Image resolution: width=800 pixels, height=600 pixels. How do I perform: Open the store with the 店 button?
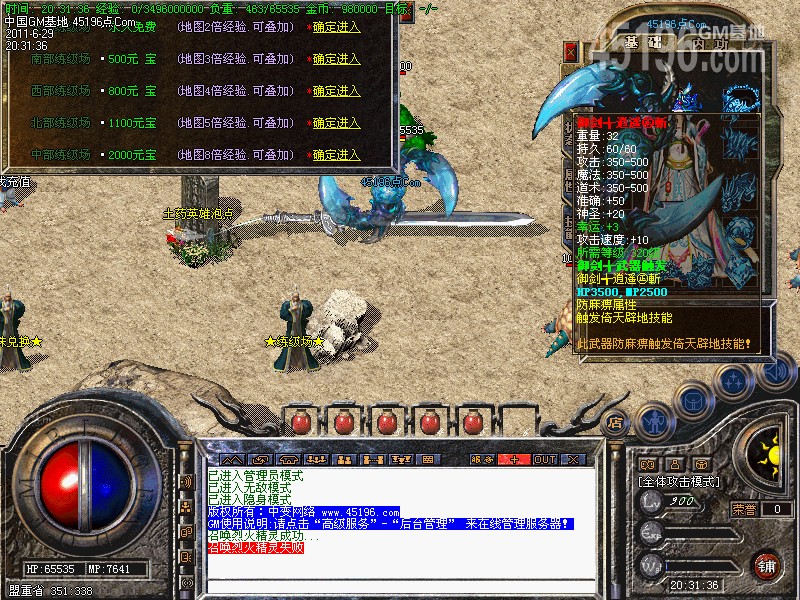point(616,421)
